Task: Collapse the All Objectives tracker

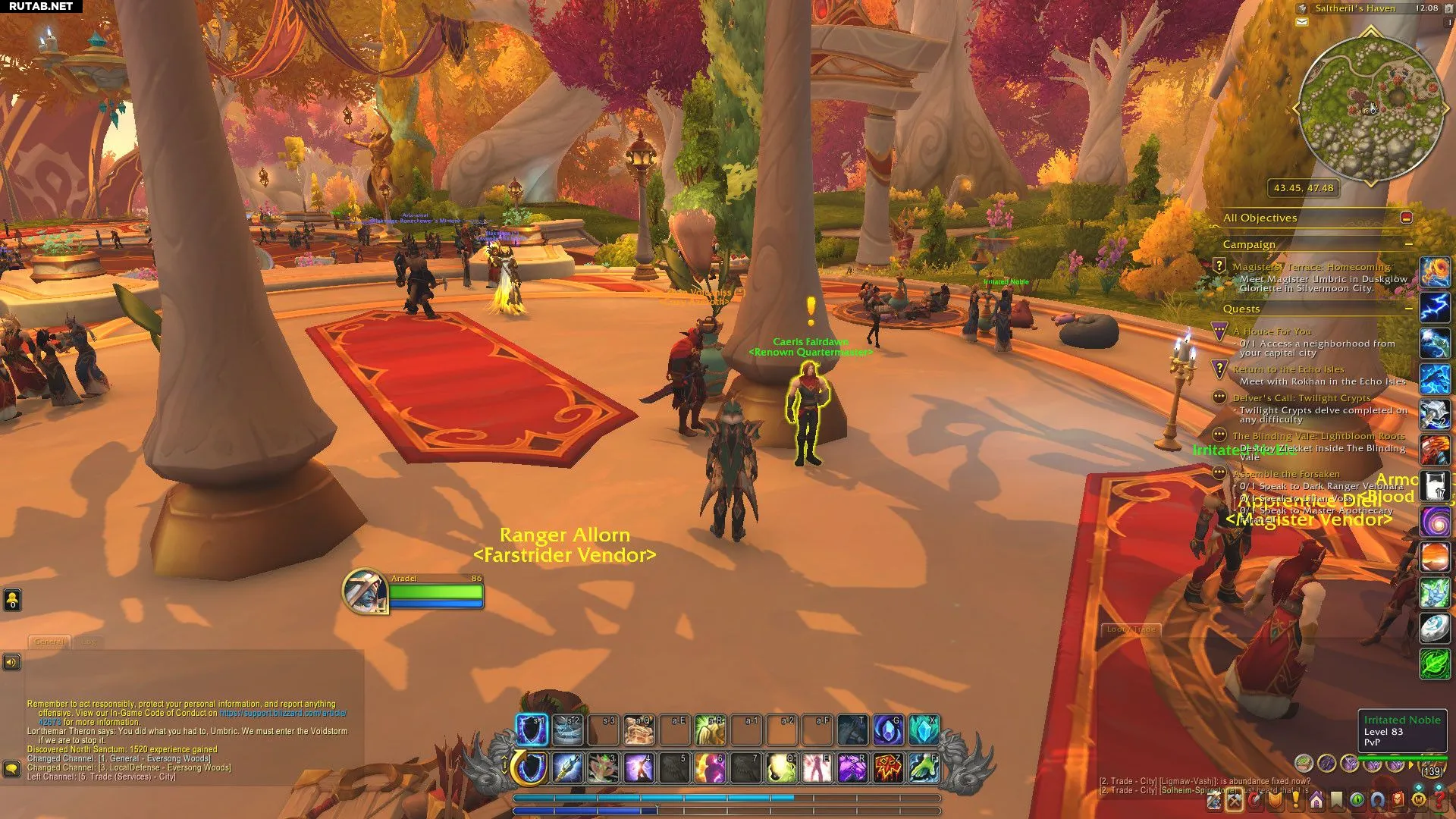Action: [1407, 218]
